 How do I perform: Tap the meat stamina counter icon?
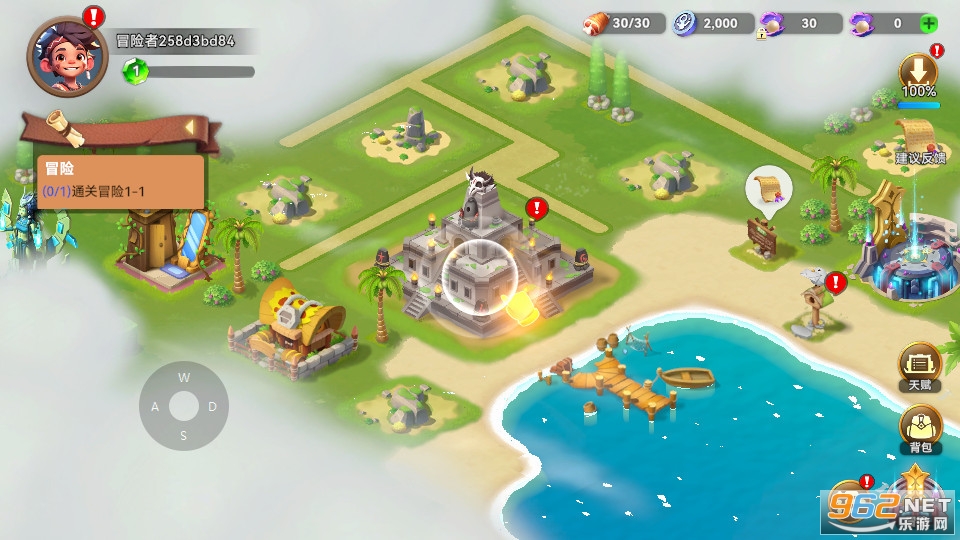tap(597, 23)
